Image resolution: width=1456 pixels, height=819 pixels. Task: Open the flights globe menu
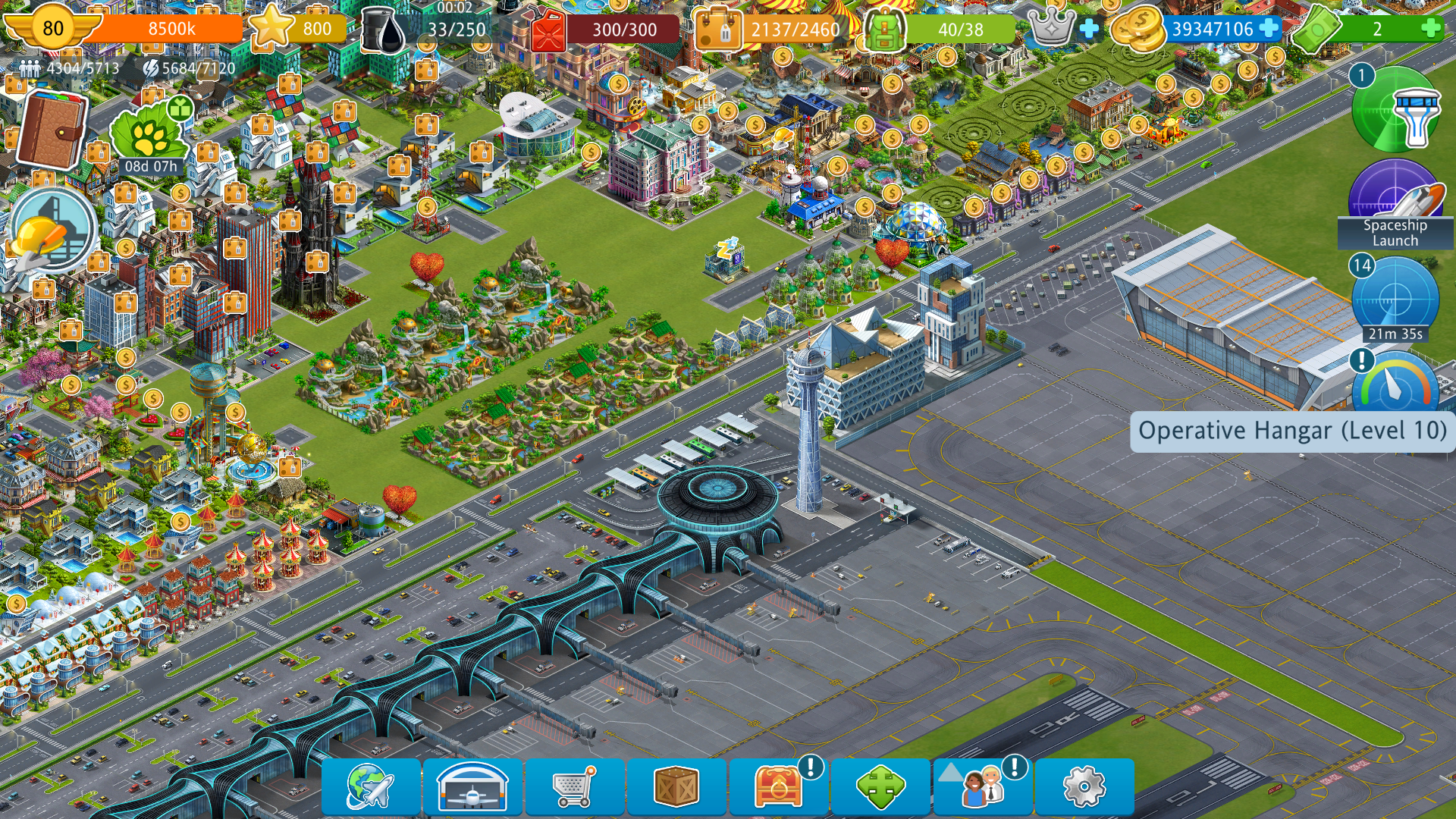[x=370, y=787]
